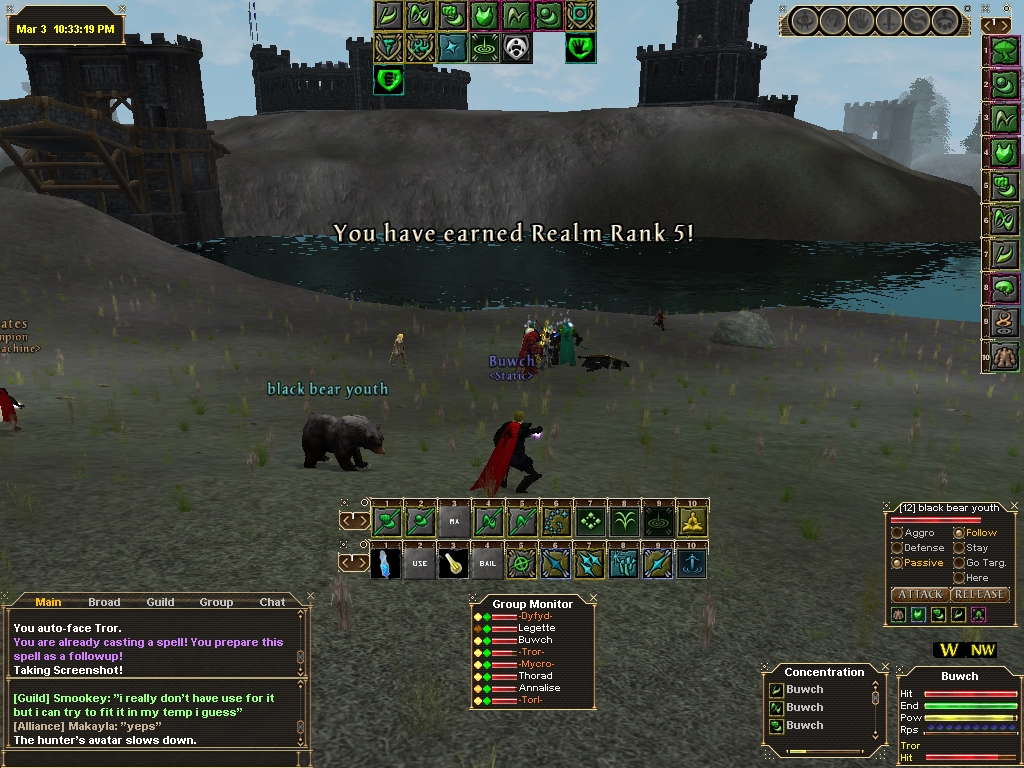The width and height of the screenshot is (1024, 768).
Task: Open the Guild chat tab
Action: tap(160, 602)
